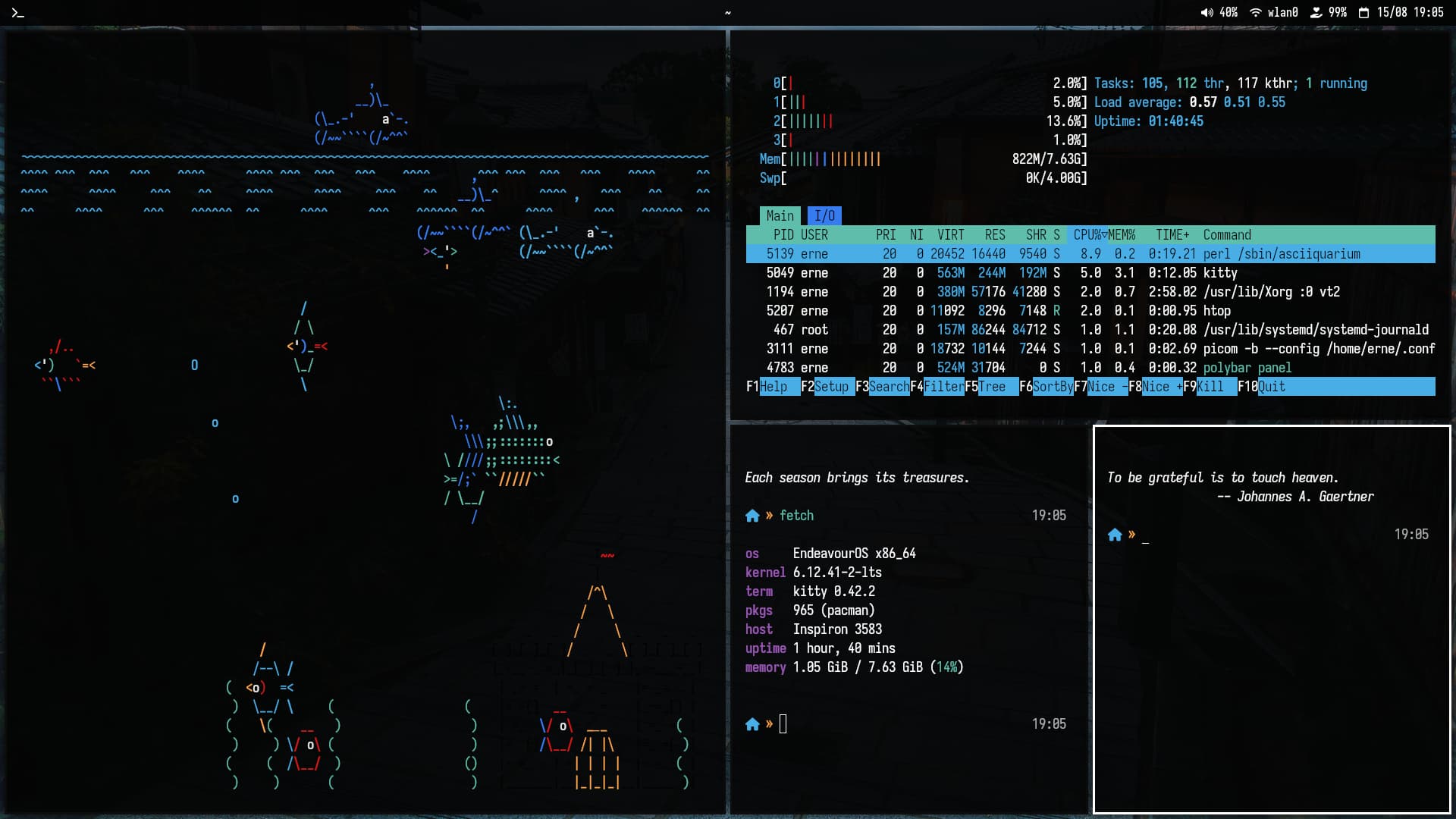Screen dimensions: 1456x819
Task: Switch to the I/O tab in htop
Action: (x=824, y=216)
